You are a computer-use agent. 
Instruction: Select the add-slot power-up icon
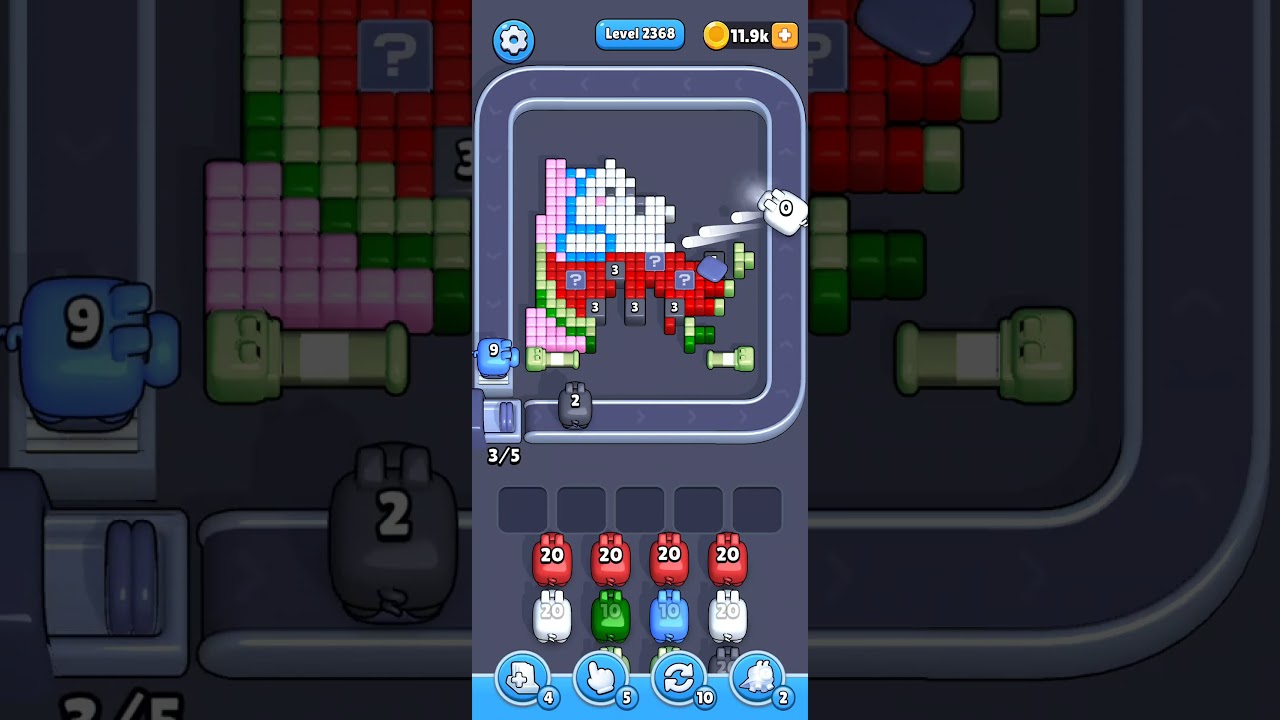522,678
